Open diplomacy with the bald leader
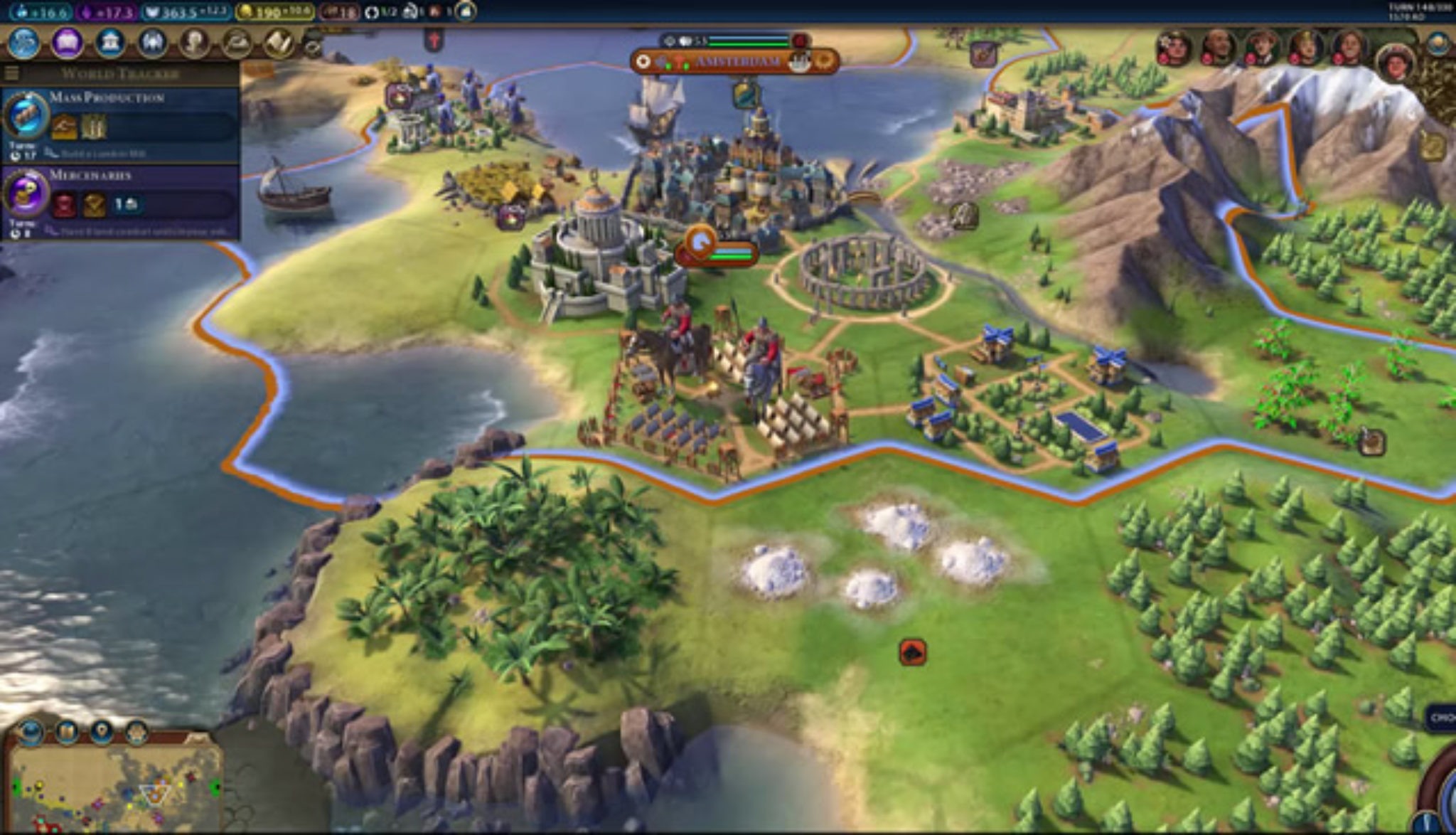This screenshot has width=1456, height=835. (1218, 47)
